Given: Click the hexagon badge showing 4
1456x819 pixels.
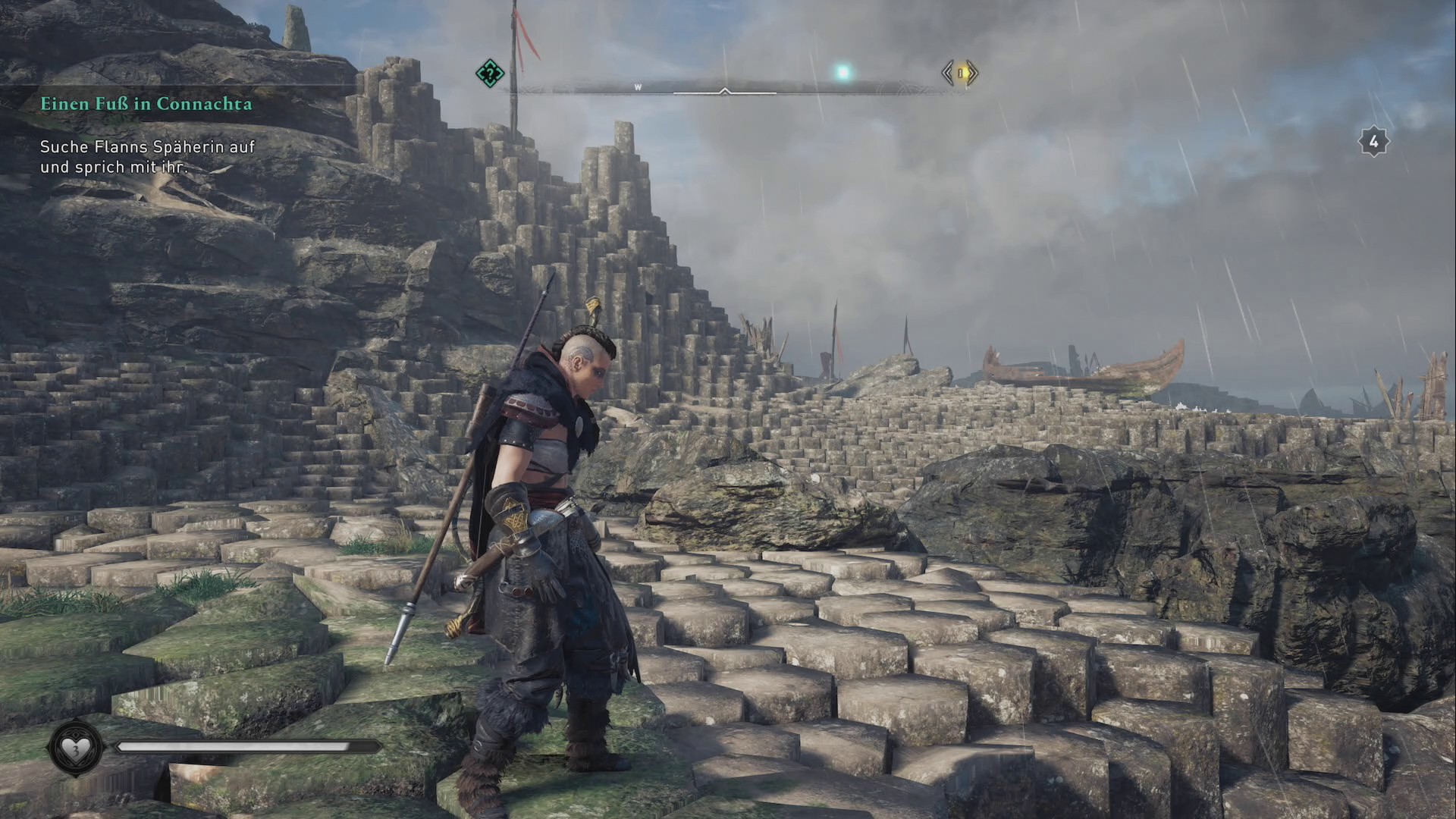Looking at the screenshot, I should (1373, 142).
